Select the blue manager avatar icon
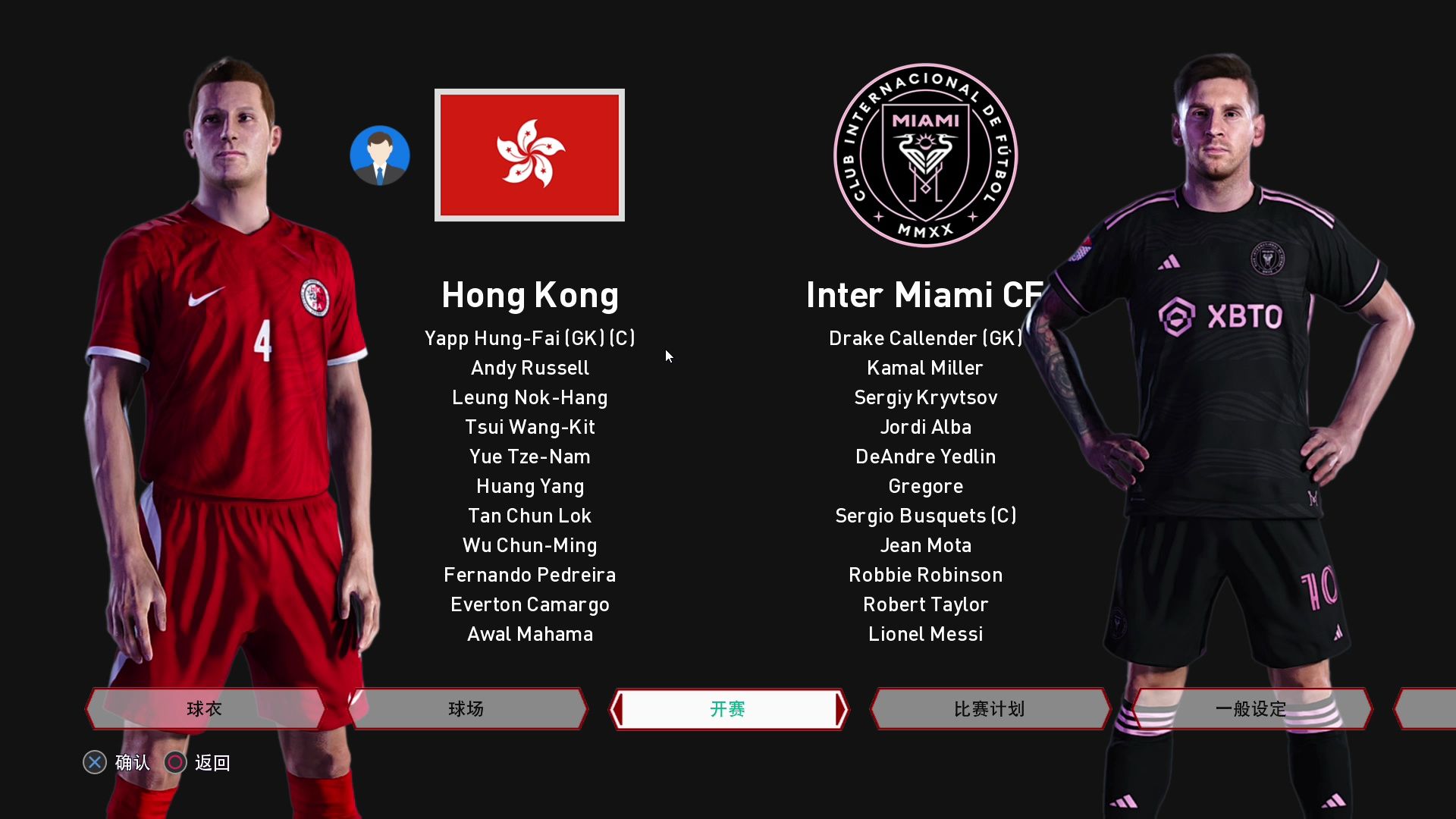The image size is (1456, 819). pyautogui.click(x=380, y=155)
